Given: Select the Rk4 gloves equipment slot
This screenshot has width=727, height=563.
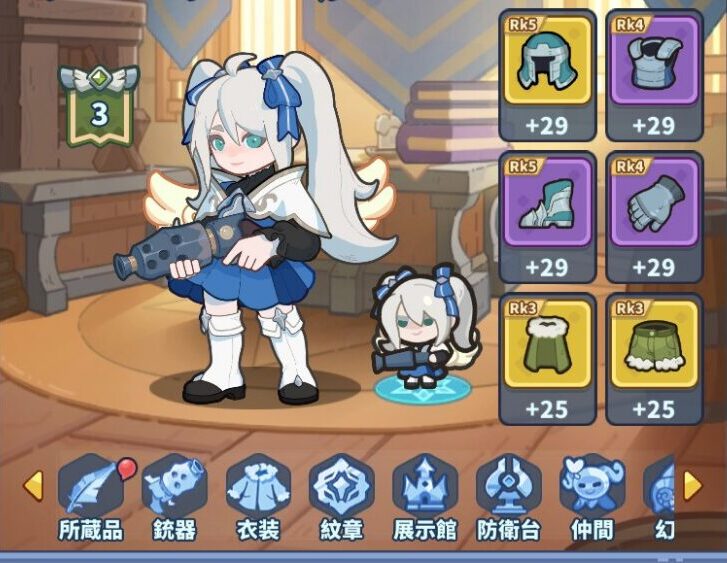Looking at the screenshot, I should coord(654,217).
